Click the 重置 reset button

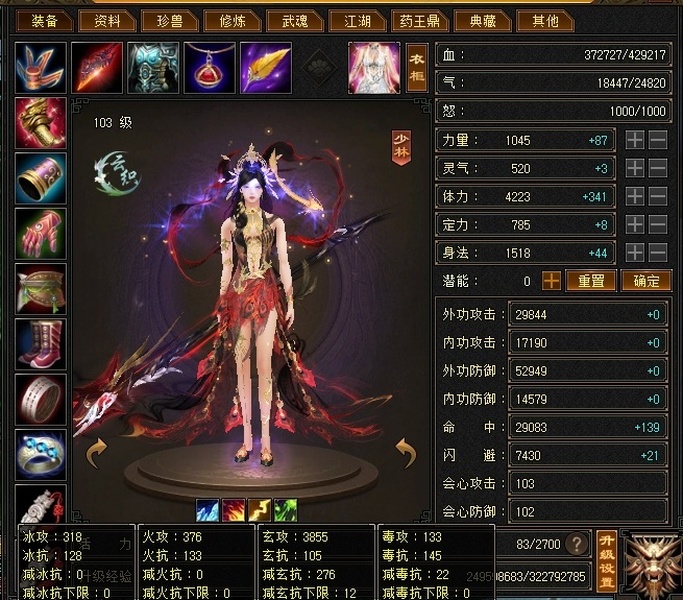coord(591,281)
